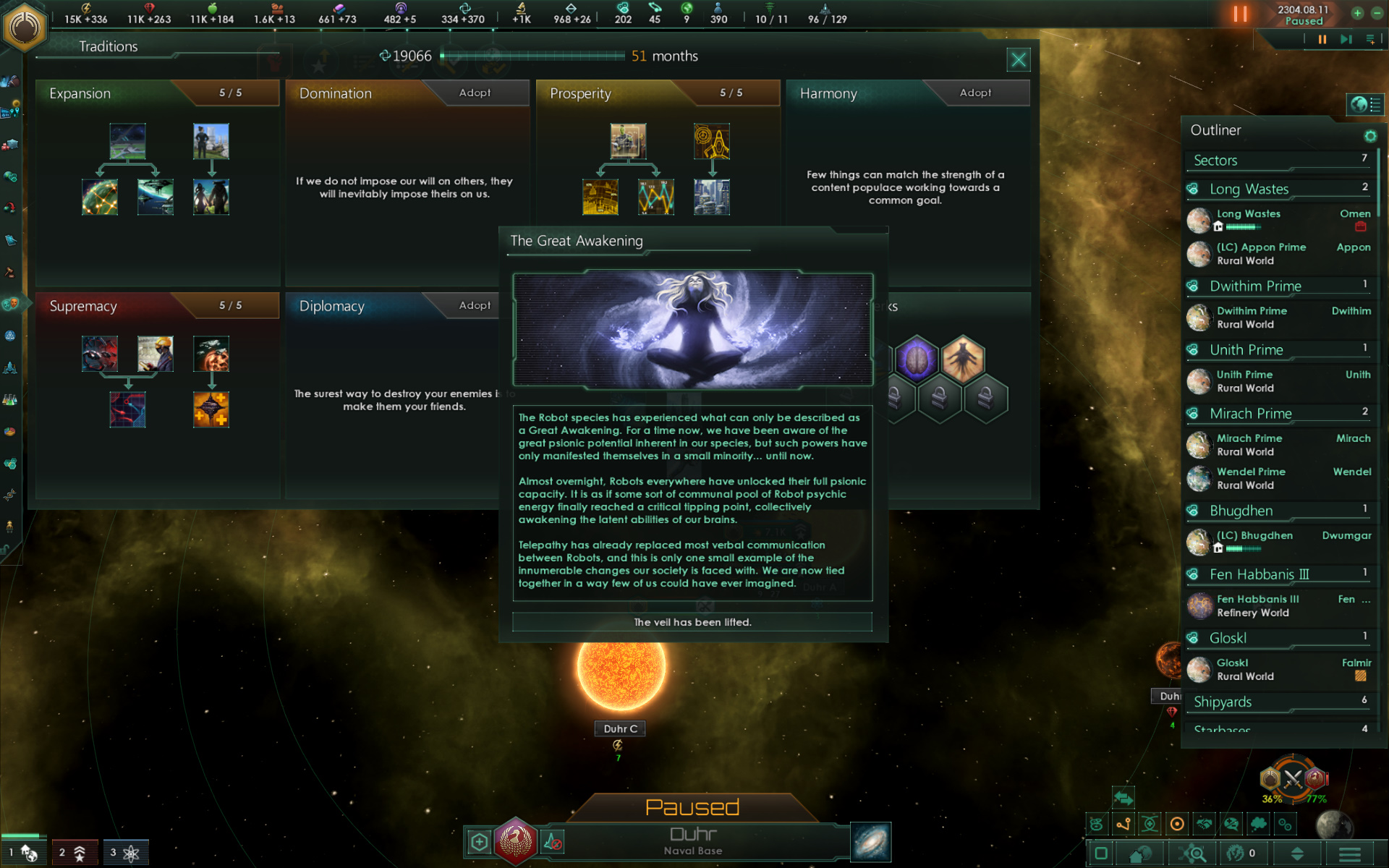
Task: Click the minerals gem icon in resource bar
Action: pos(149,8)
